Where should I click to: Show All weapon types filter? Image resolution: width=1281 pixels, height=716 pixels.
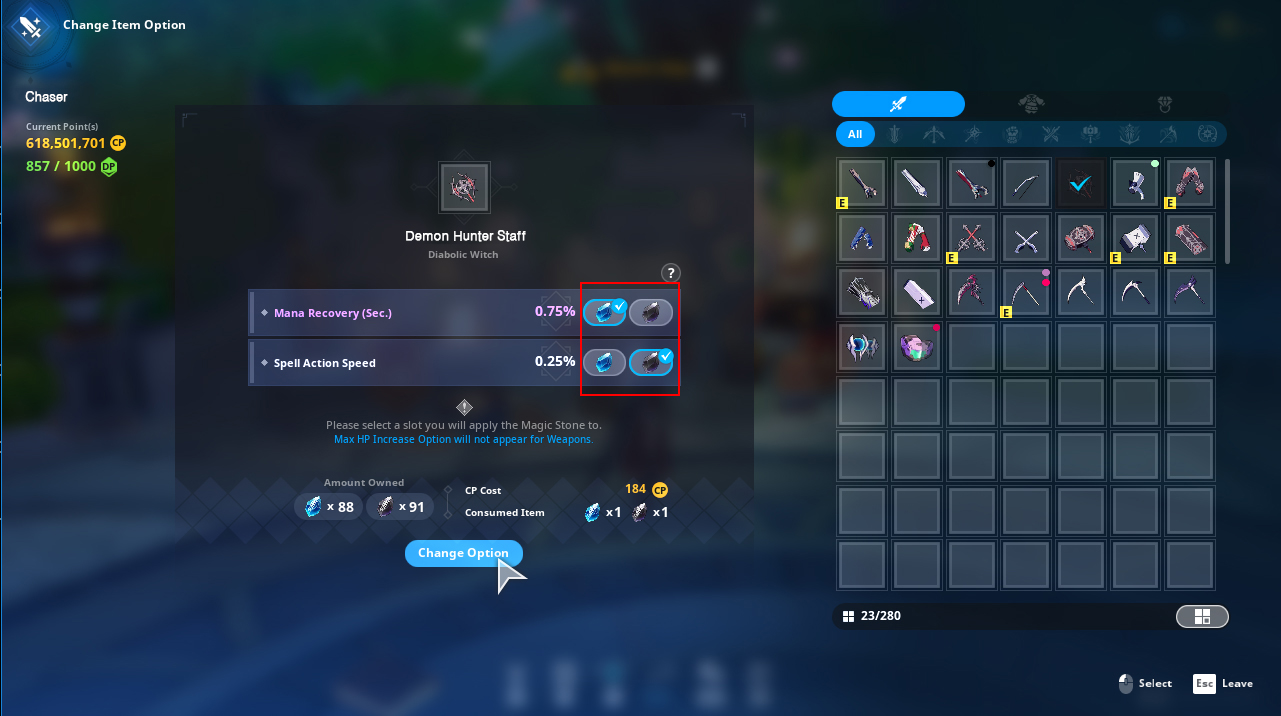point(855,134)
